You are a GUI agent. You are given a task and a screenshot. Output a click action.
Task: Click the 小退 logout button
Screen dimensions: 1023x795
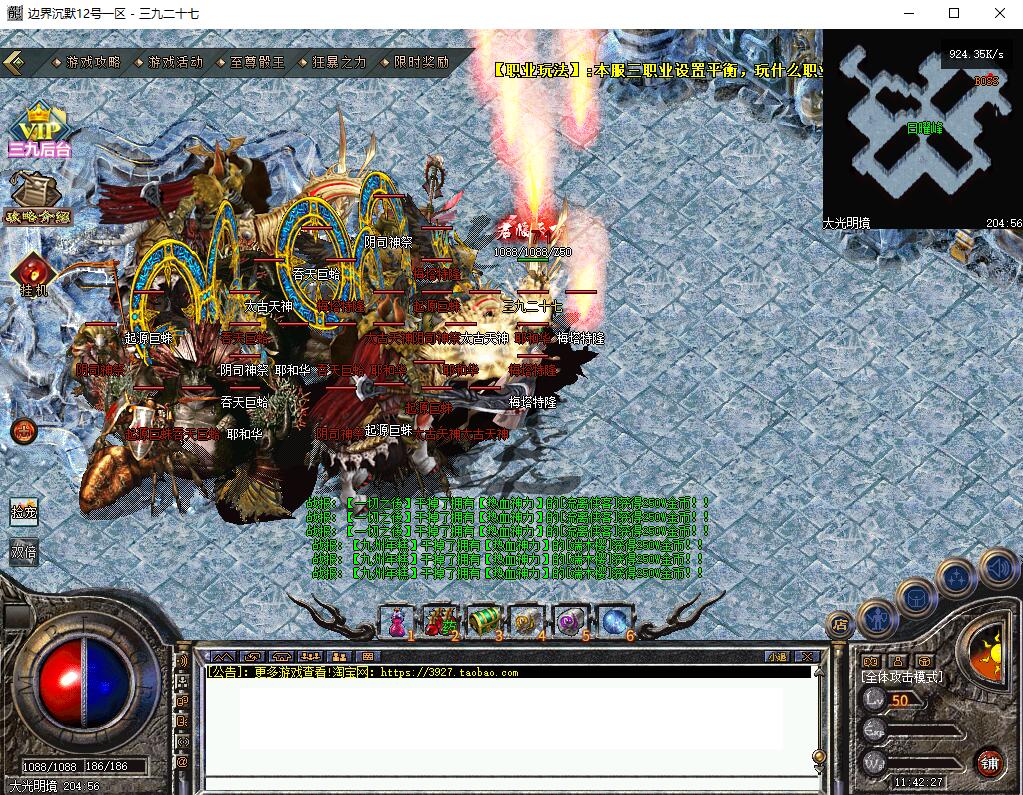(x=777, y=656)
